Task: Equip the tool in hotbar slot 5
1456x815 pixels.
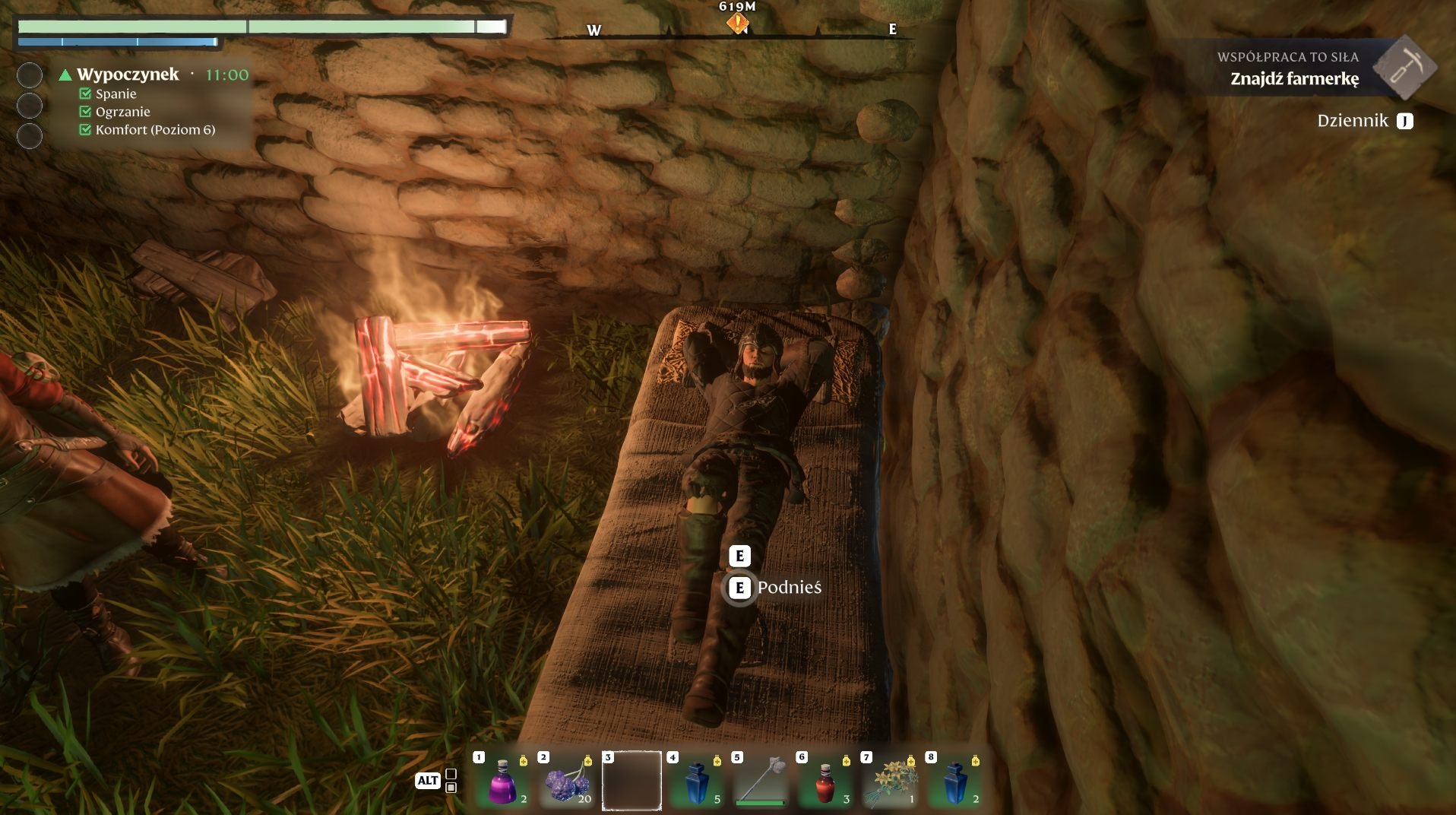Action: click(761, 781)
